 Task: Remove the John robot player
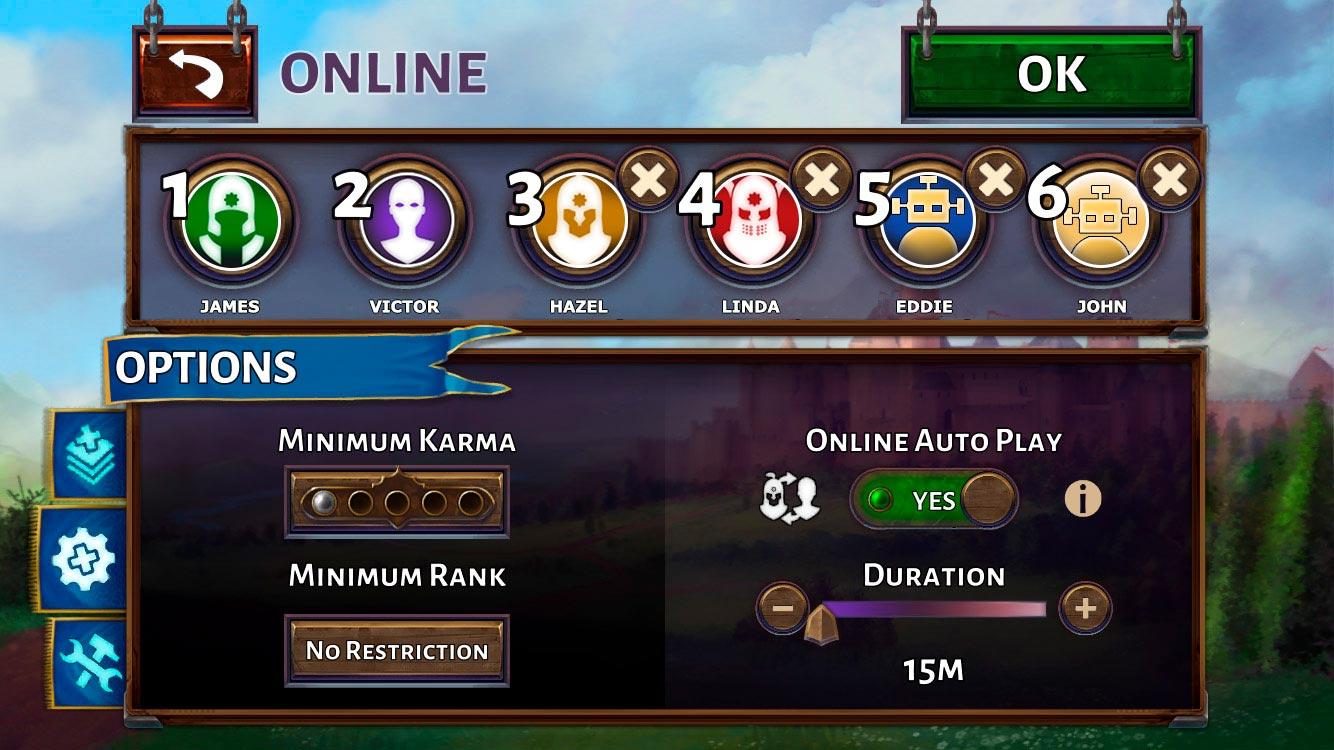tap(1170, 180)
